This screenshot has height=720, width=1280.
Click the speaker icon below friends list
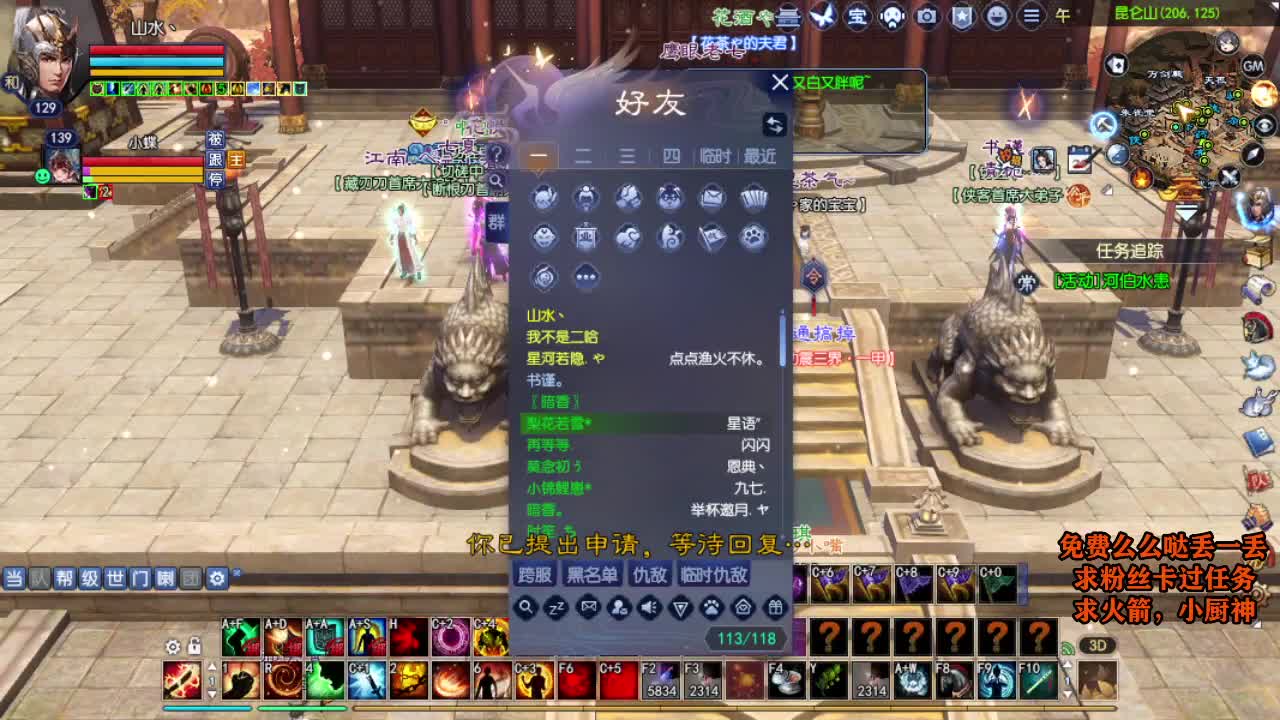pos(651,607)
